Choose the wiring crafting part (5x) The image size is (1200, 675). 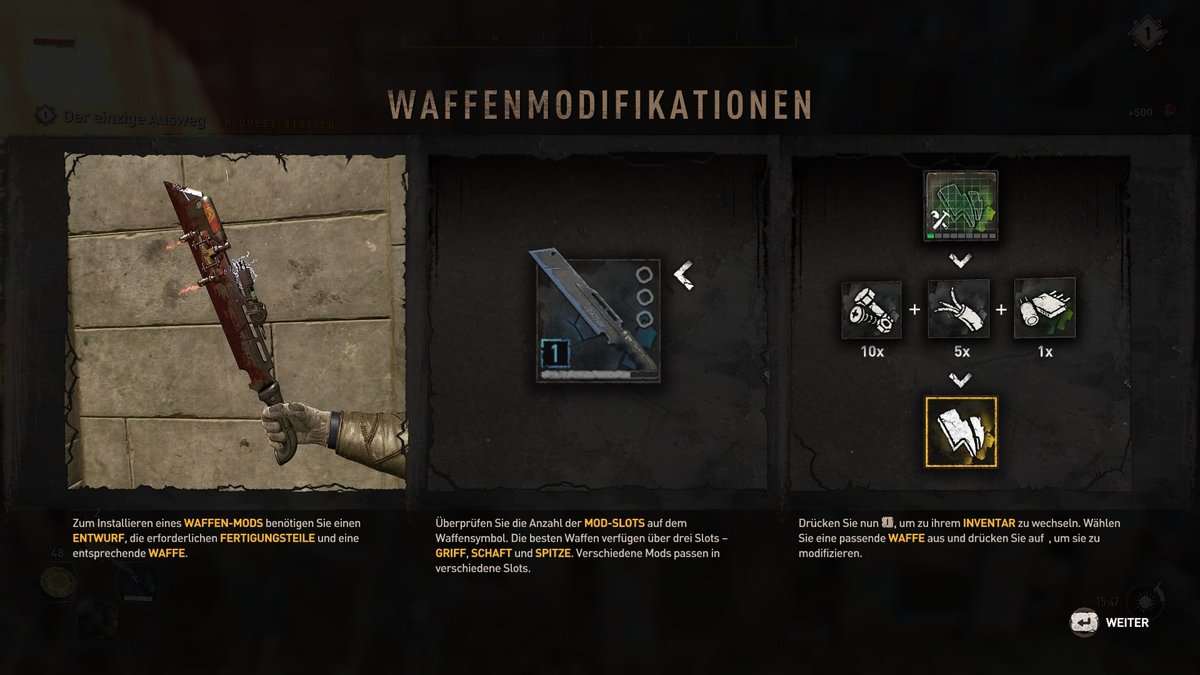pyautogui.click(x=959, y=309)
